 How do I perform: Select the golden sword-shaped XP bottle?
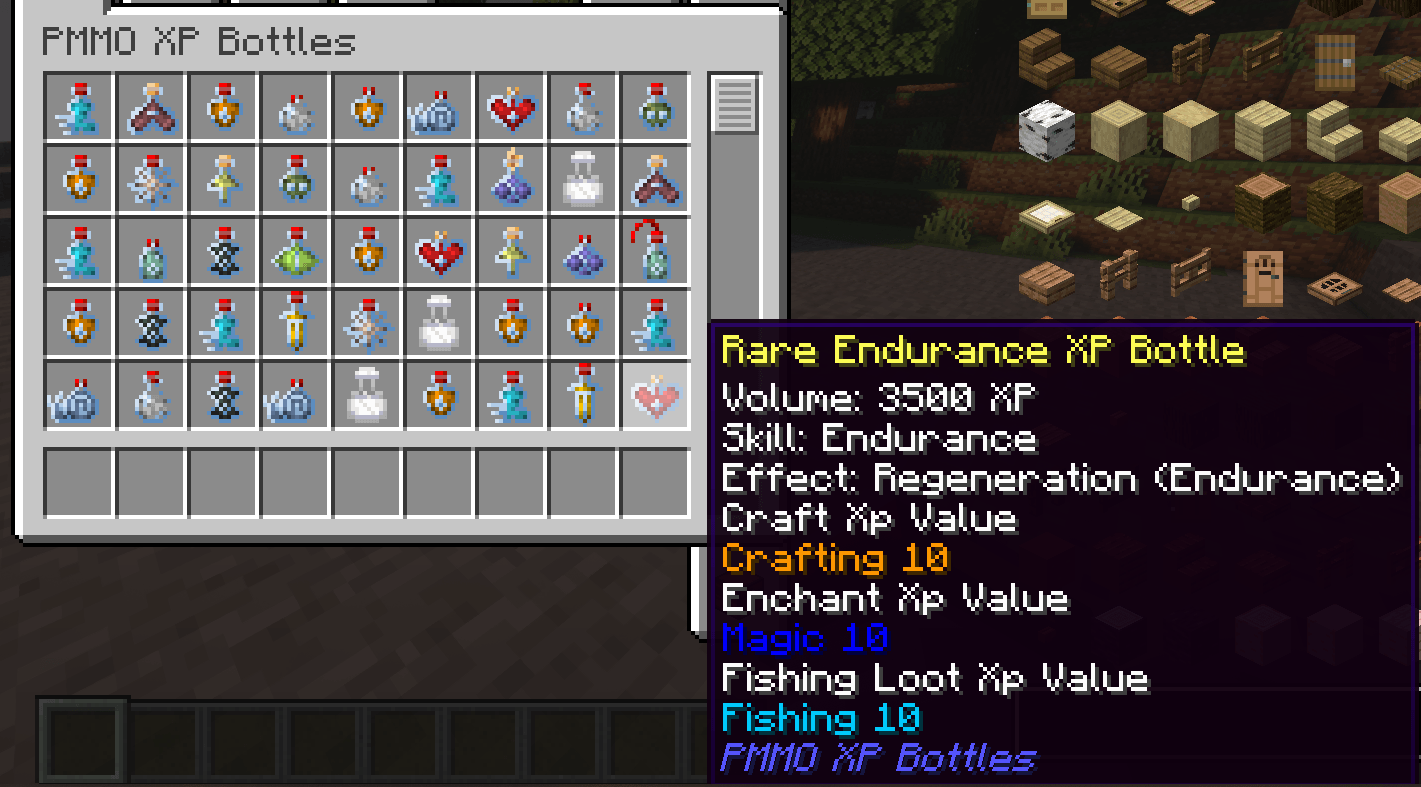295,324
